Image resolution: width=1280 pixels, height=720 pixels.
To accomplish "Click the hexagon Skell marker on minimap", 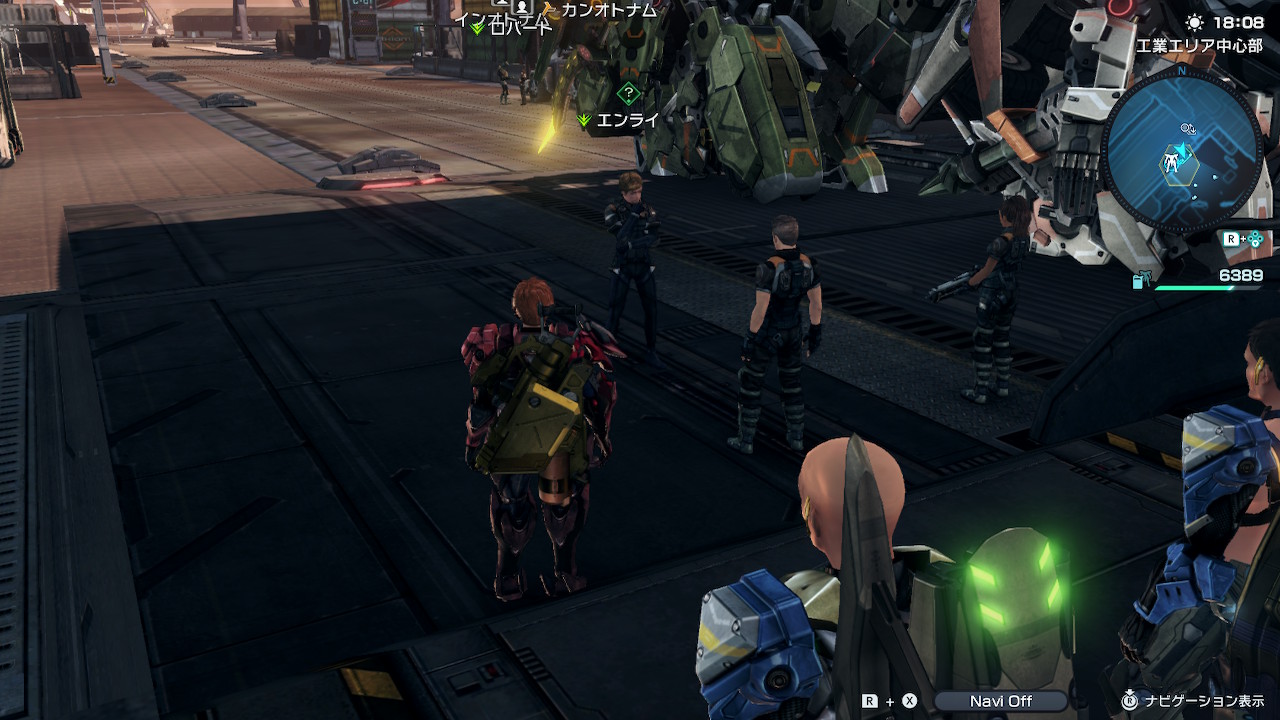I will point(1172,162).
